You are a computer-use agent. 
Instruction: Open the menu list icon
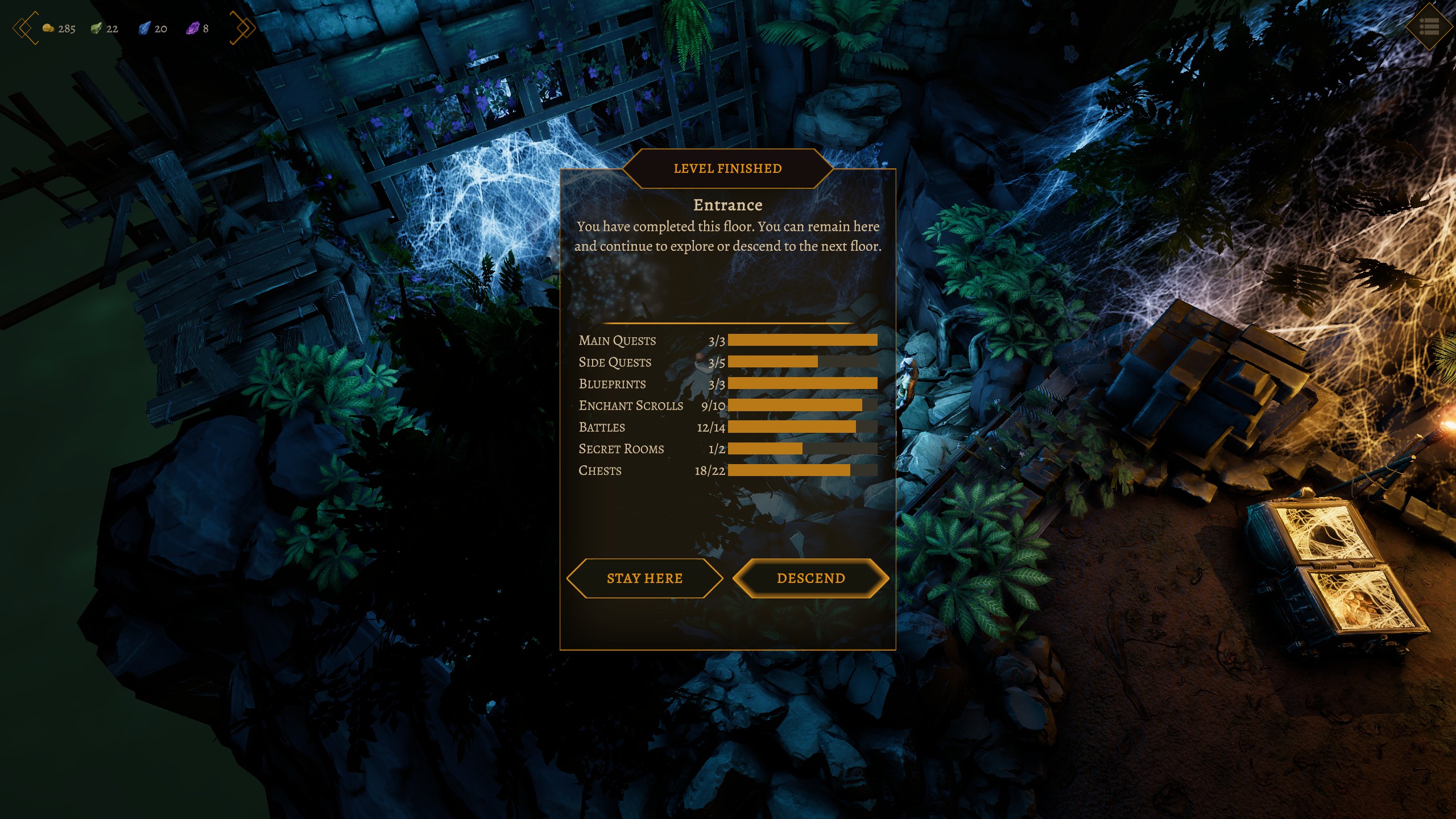tap(1429, 27)
